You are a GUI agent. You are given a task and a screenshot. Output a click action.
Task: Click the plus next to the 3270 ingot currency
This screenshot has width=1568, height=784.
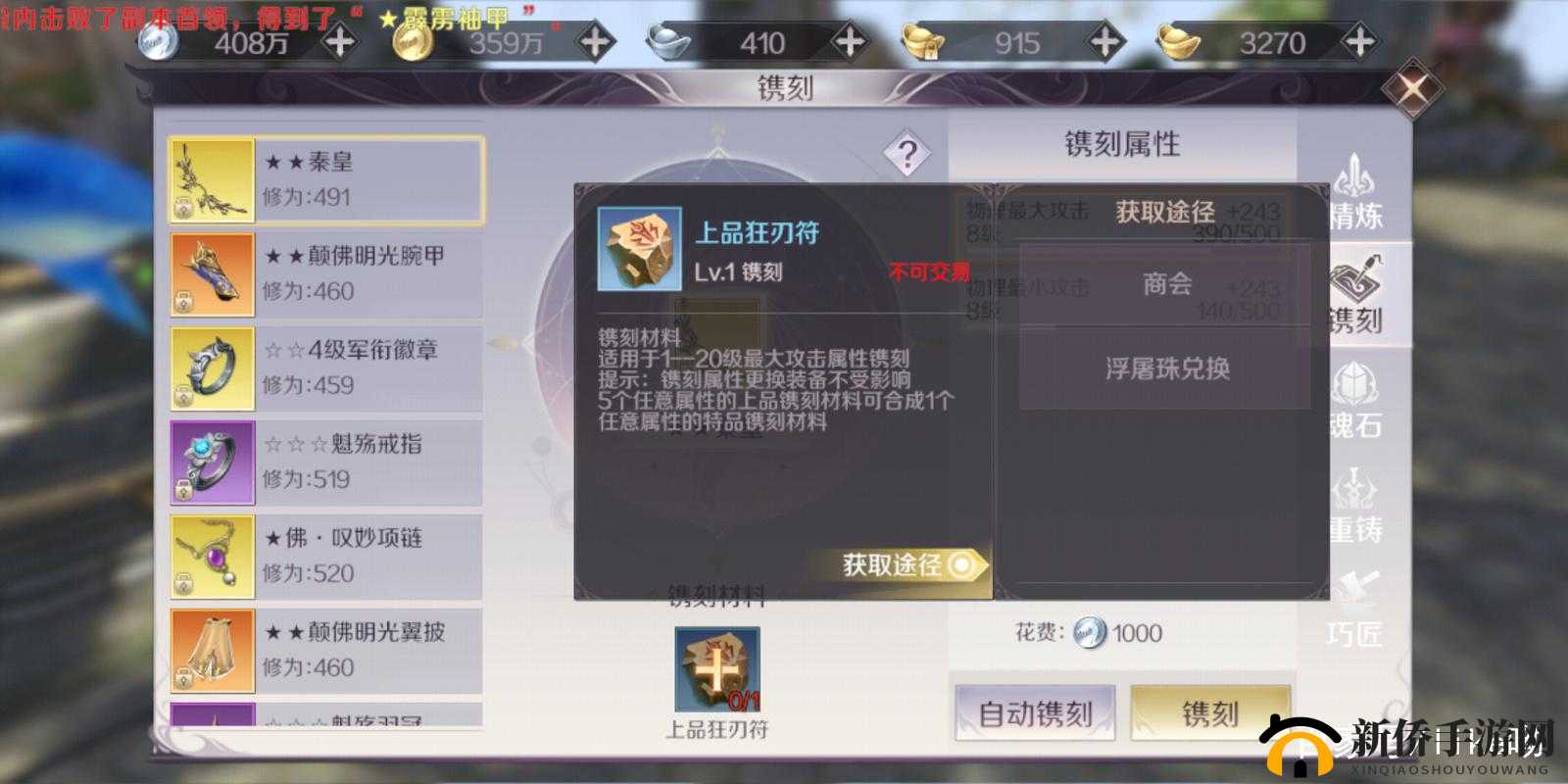(1360, 43)
